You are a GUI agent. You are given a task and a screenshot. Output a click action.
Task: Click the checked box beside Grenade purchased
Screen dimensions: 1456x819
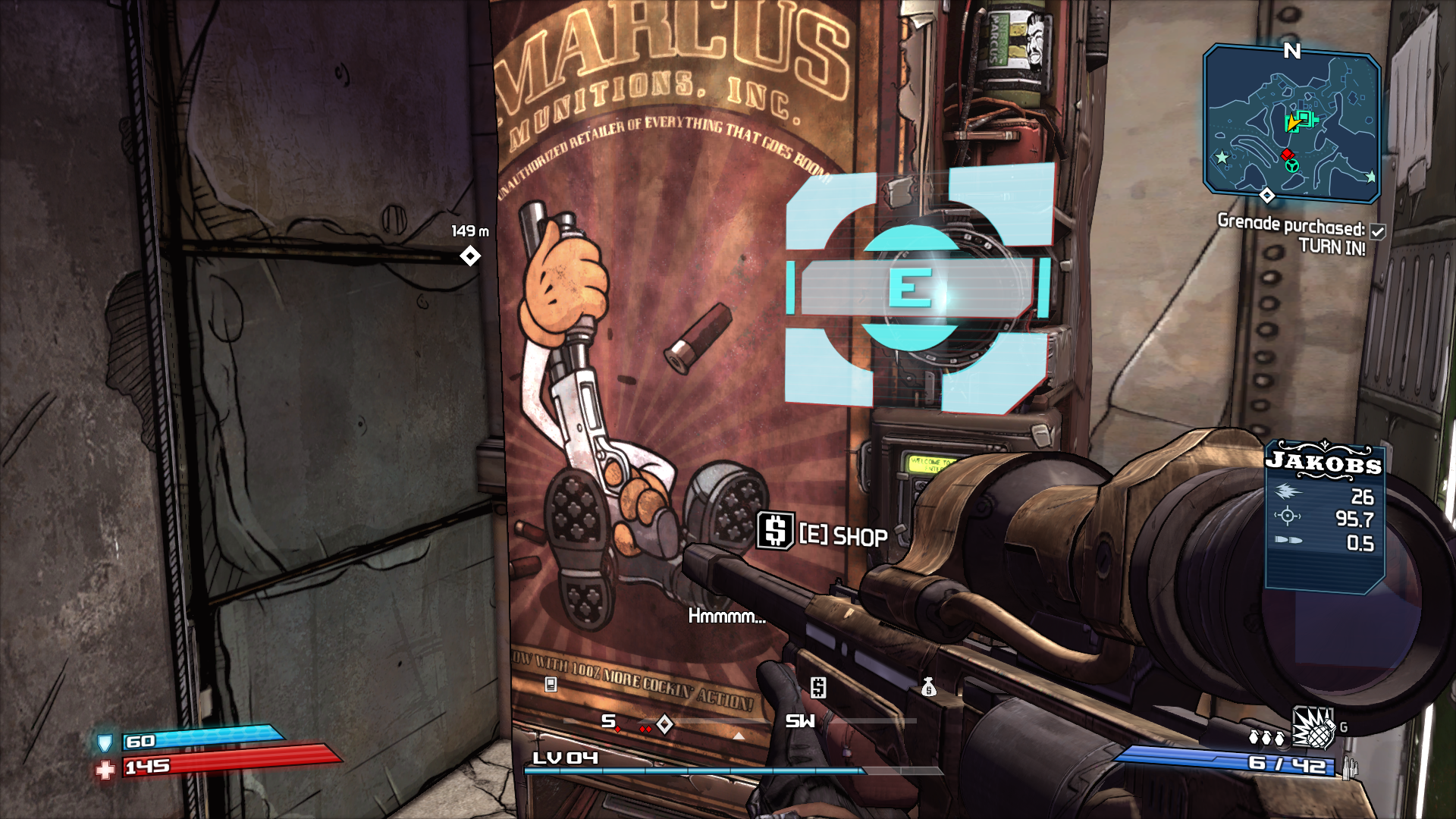1378,231
